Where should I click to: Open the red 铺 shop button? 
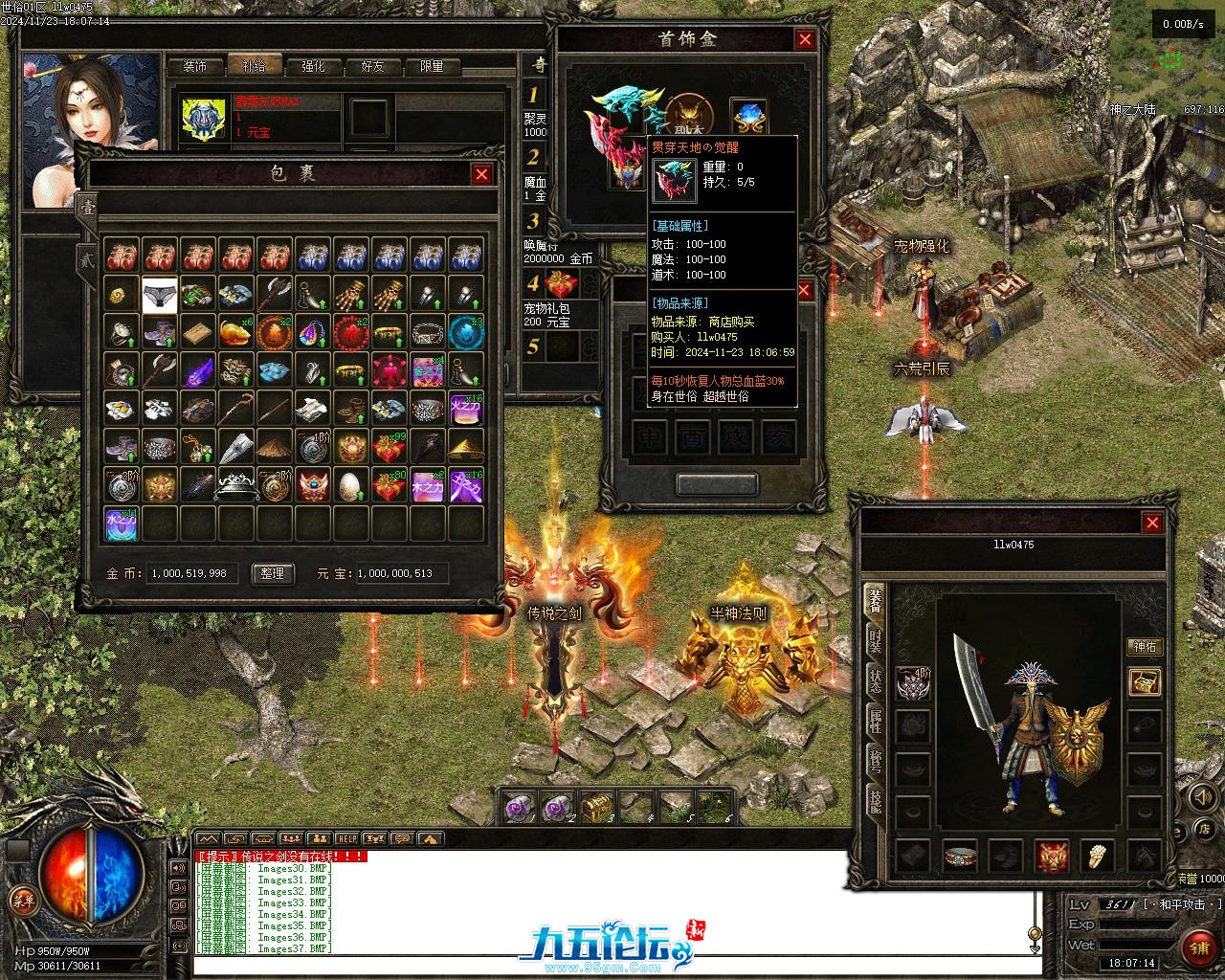(x=1198, y=947)
